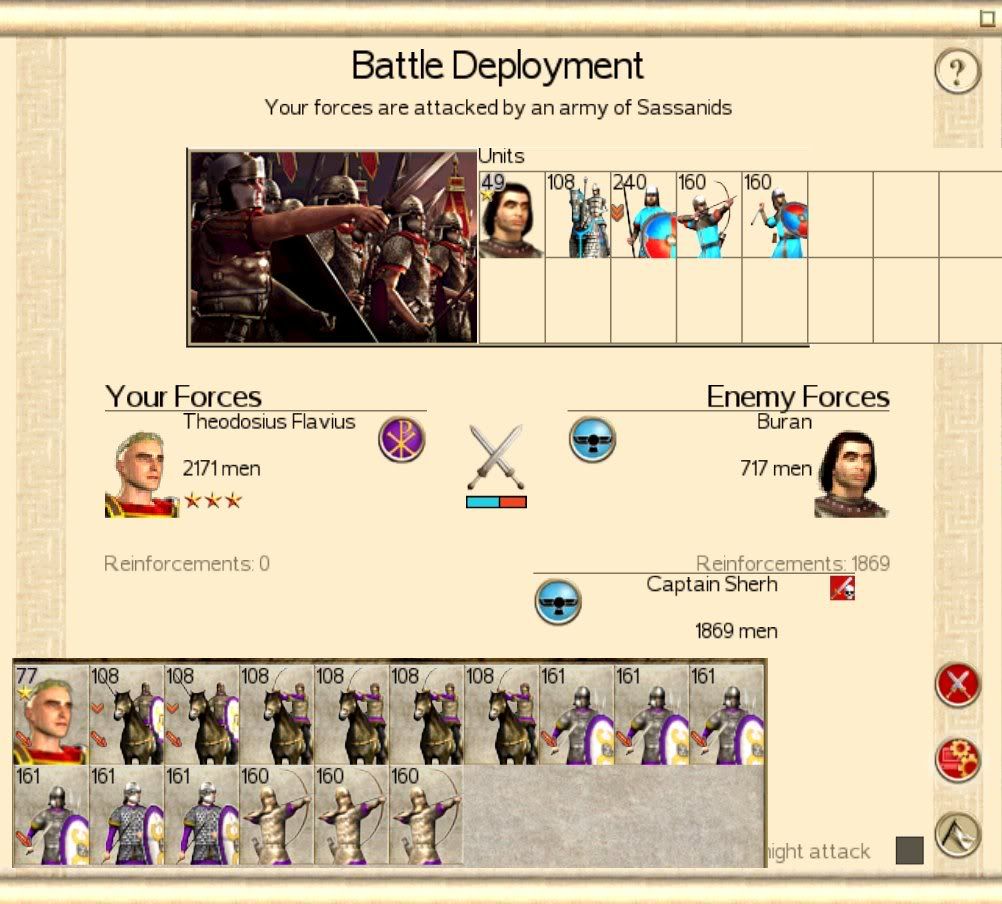Image resolution: width=1002 pixels, height=904 pixels.
Task: Click Buran's portrait under Enemy Forces
Action: 851,475
